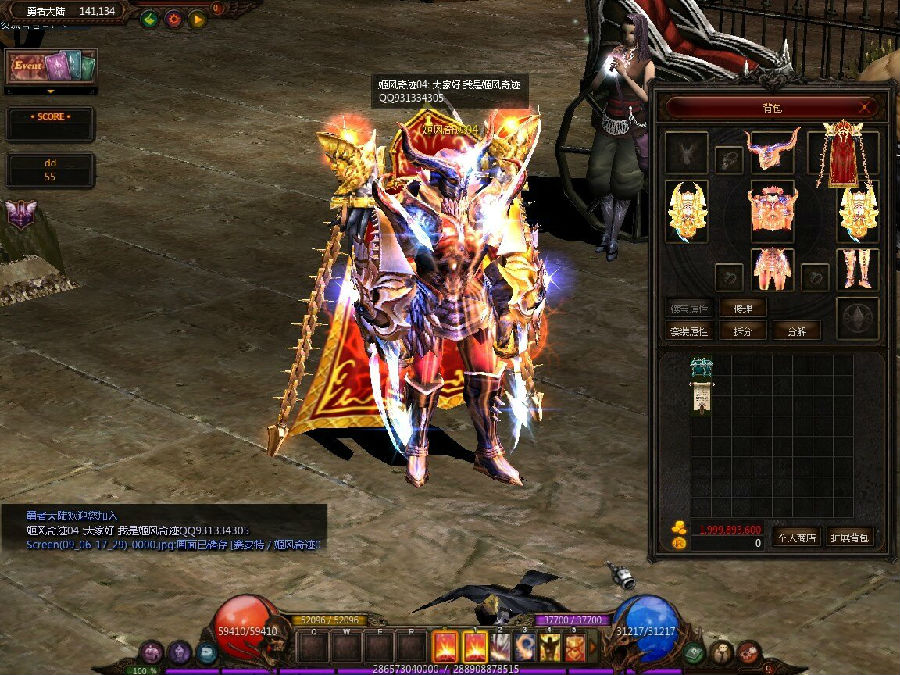Click the blue swirl skill in hotbar
Viewport: 900px width, 675px height.
524,647
